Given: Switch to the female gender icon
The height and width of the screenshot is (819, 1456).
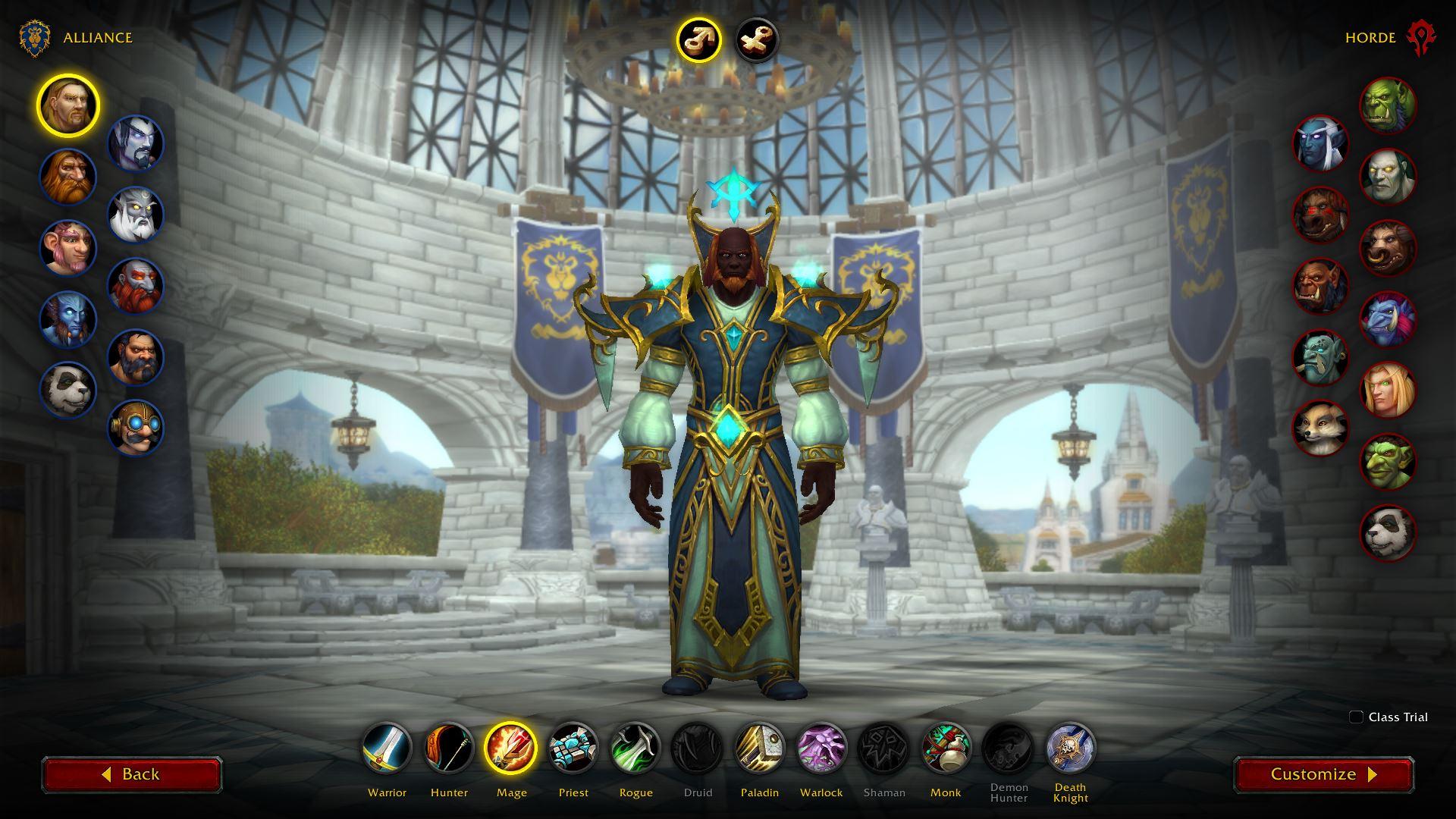Looking at the screenshot, I should [757, 39].
